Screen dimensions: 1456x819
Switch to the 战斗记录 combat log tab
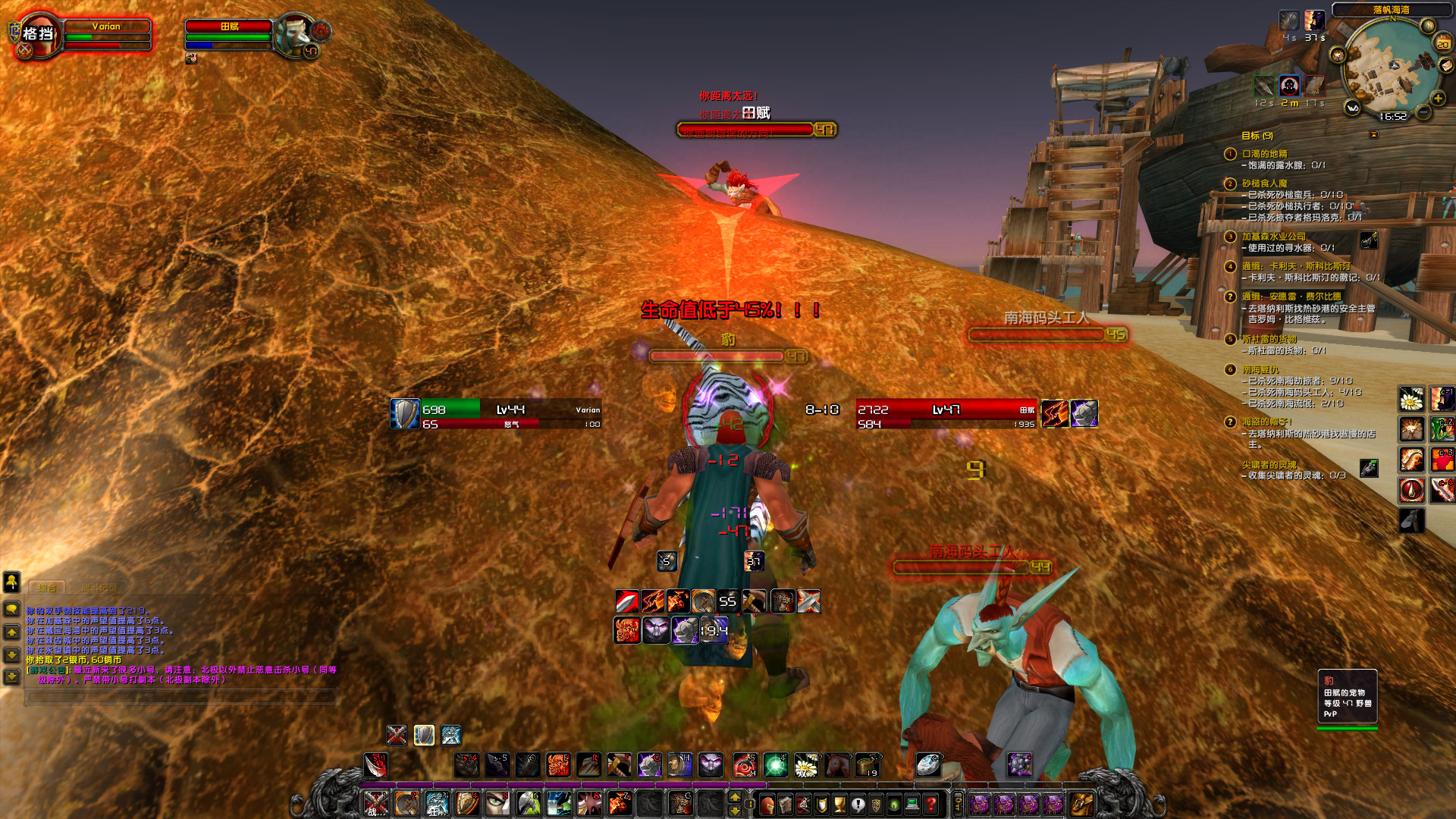point(99,586)
